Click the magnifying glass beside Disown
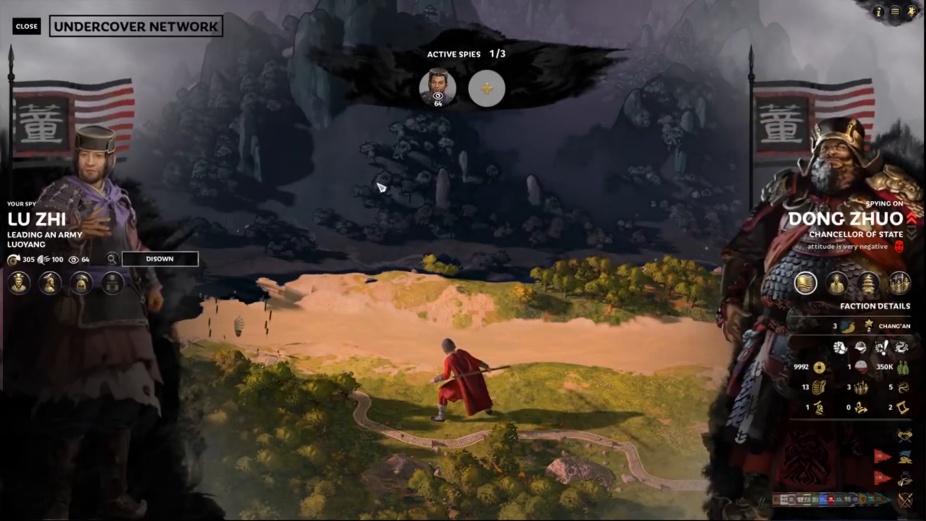 click(112, 259)
